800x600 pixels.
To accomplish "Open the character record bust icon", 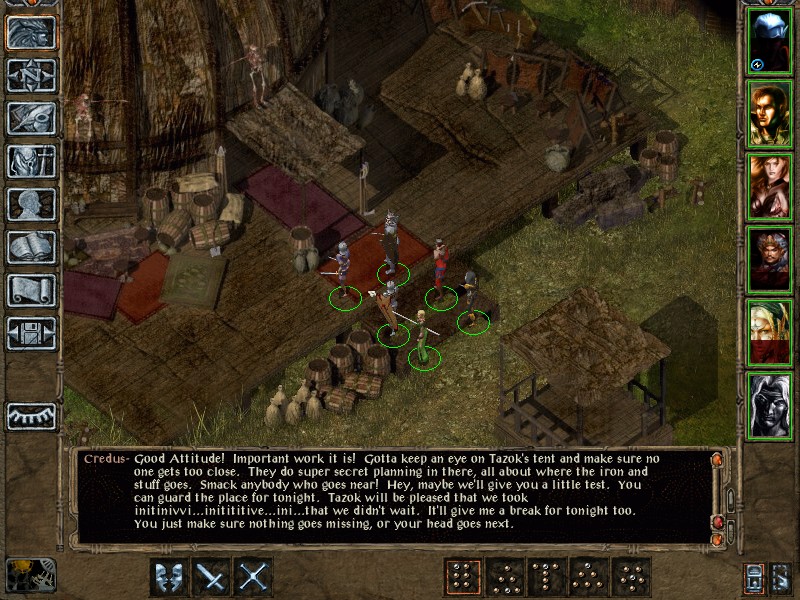I will click(31, 204).
